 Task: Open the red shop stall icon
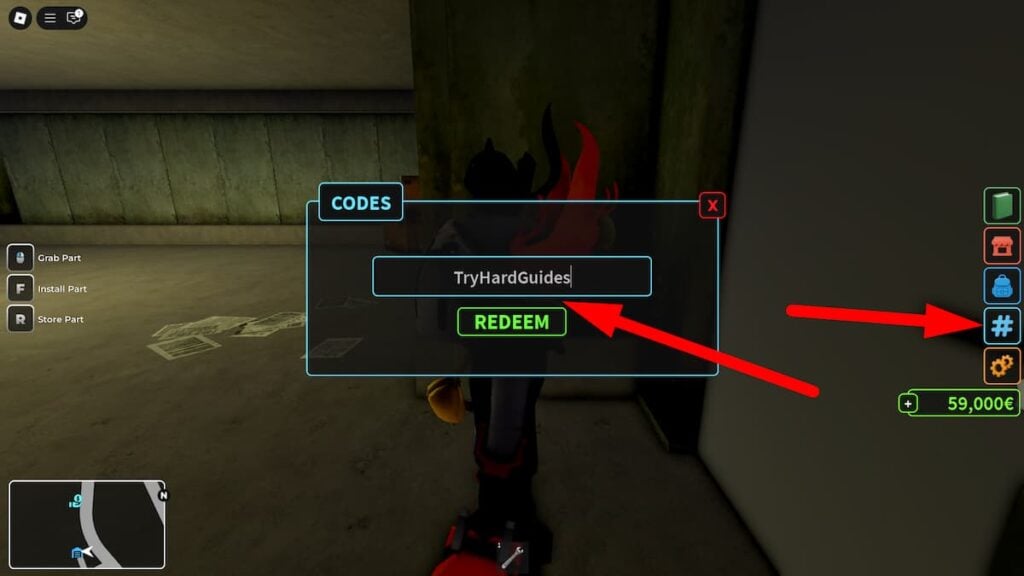click(x=1002, y=245)
